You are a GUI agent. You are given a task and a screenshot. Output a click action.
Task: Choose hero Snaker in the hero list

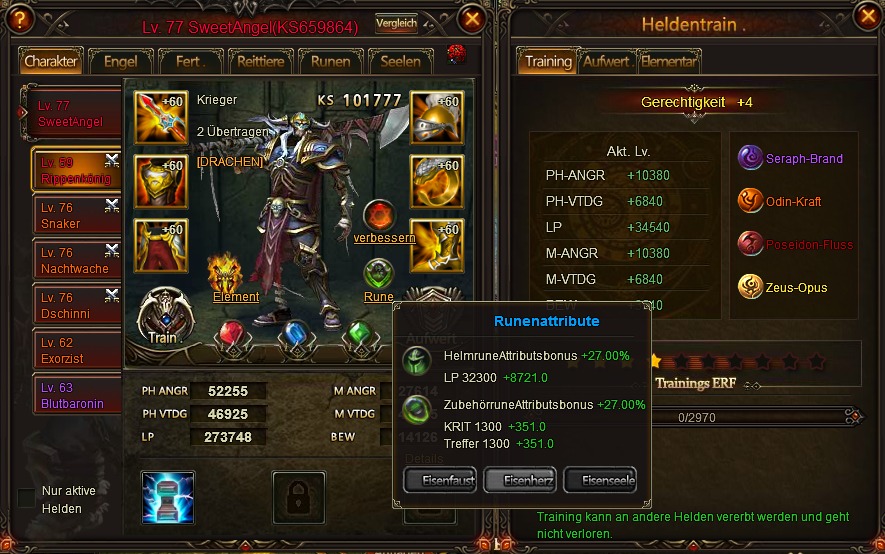(x=74, y=216)
